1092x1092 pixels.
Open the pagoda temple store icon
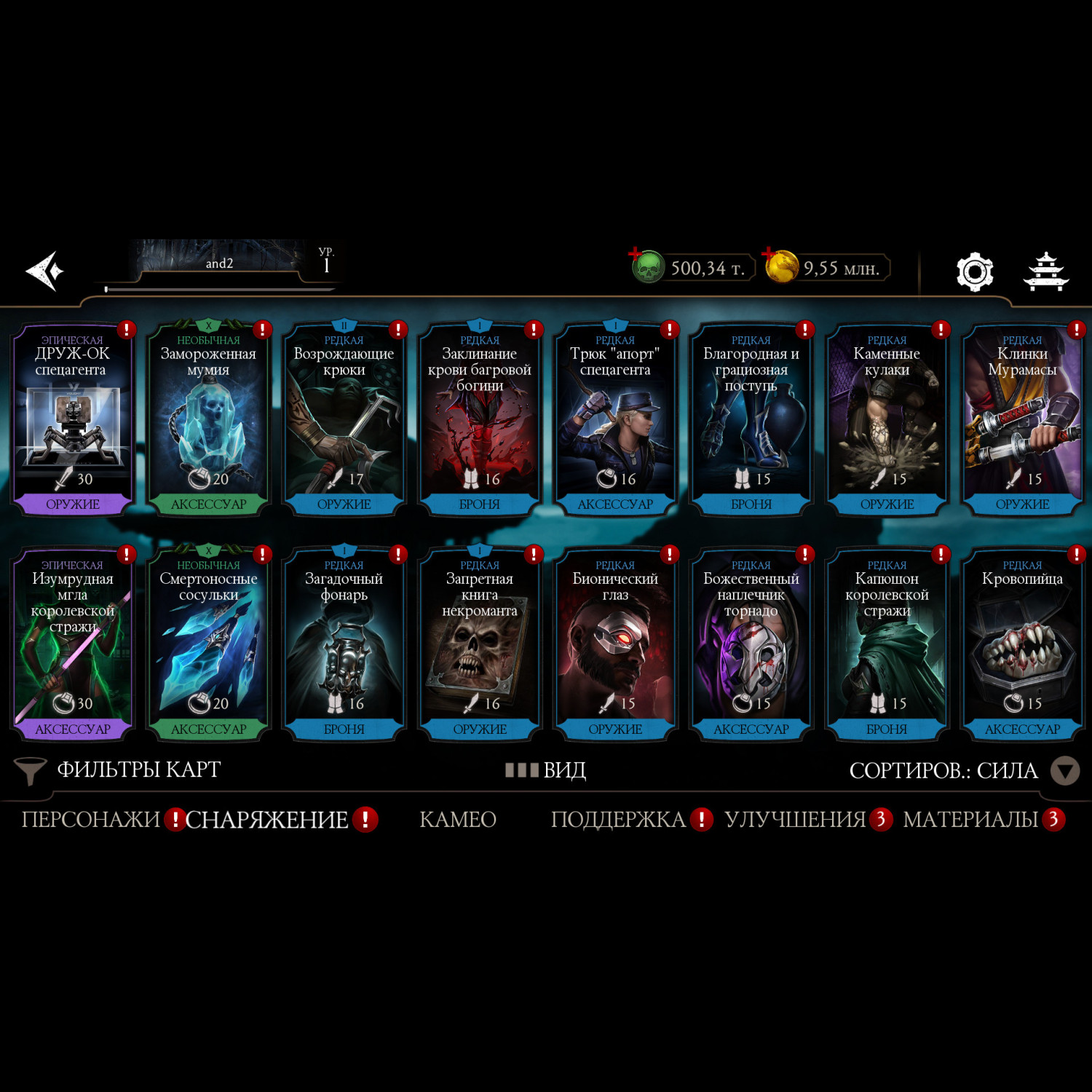(x=1045, y=272)
